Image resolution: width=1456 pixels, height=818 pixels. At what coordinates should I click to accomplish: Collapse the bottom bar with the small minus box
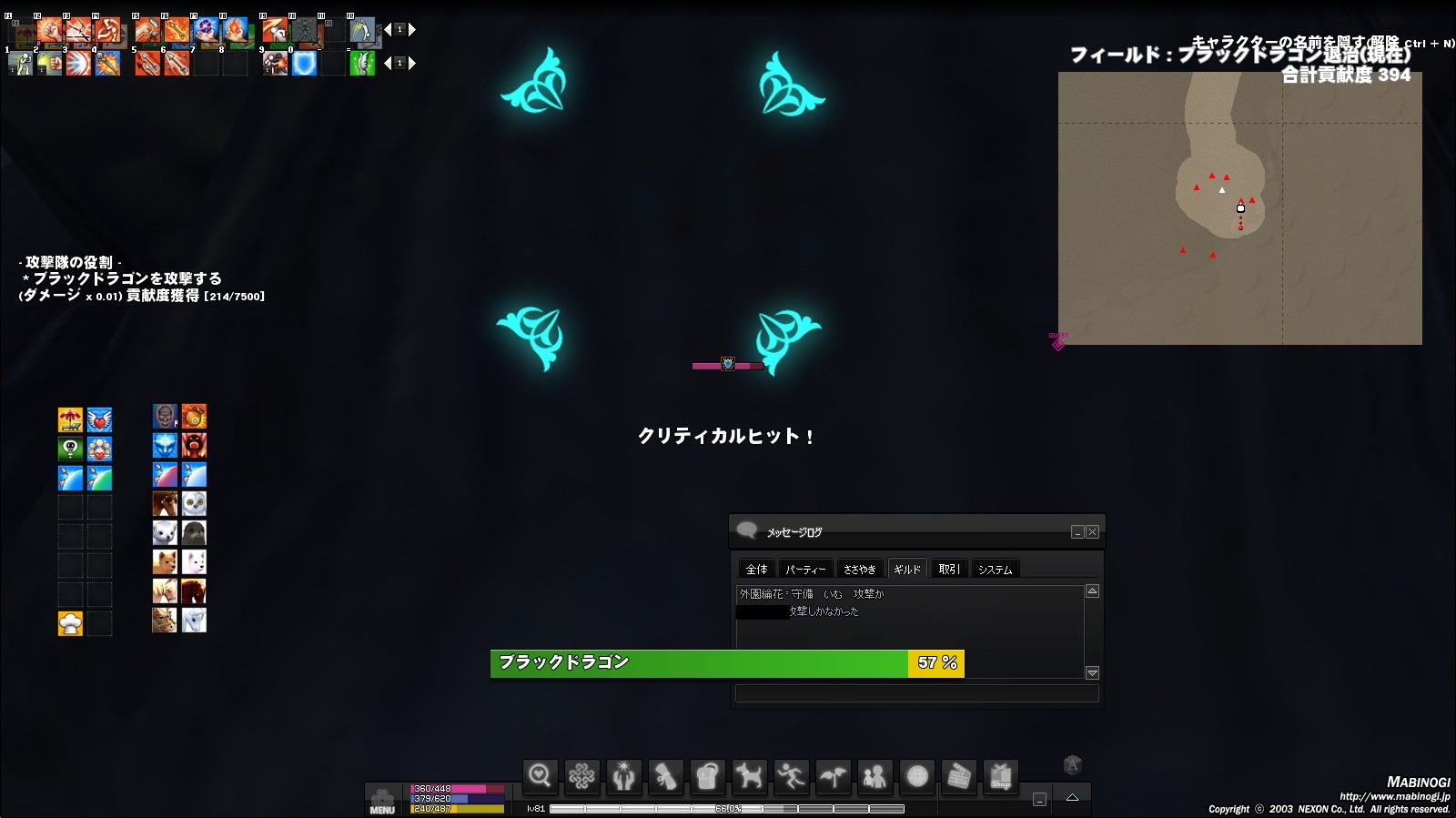click(1040, 798)
